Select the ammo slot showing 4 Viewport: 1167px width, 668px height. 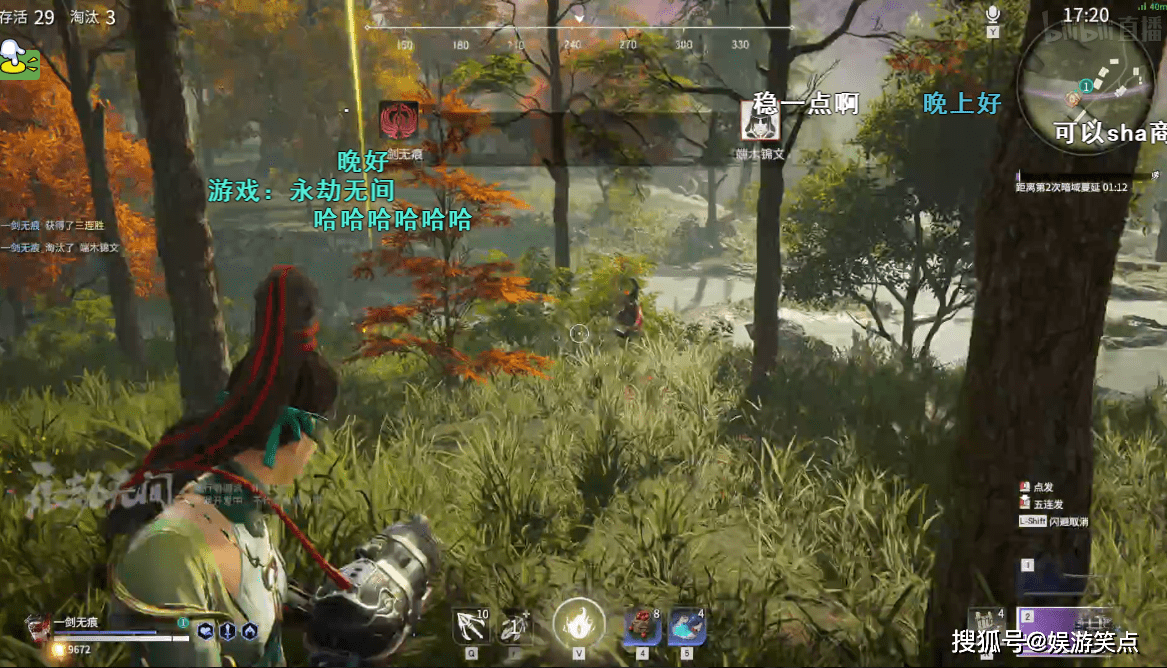986,624
